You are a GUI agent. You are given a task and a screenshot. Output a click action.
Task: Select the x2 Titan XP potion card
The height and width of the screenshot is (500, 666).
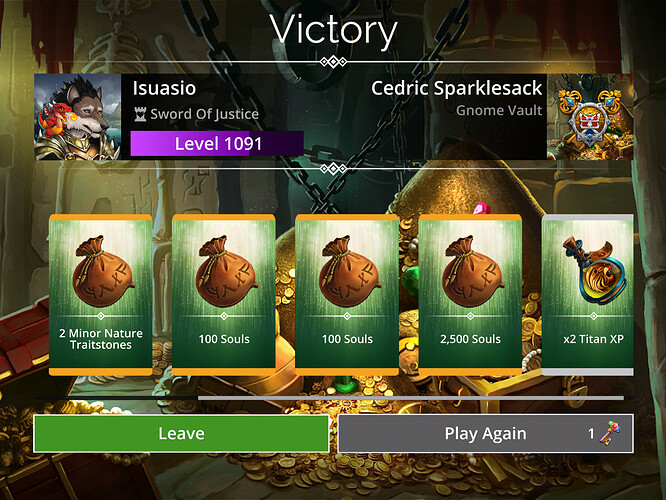tap(588, 294)
